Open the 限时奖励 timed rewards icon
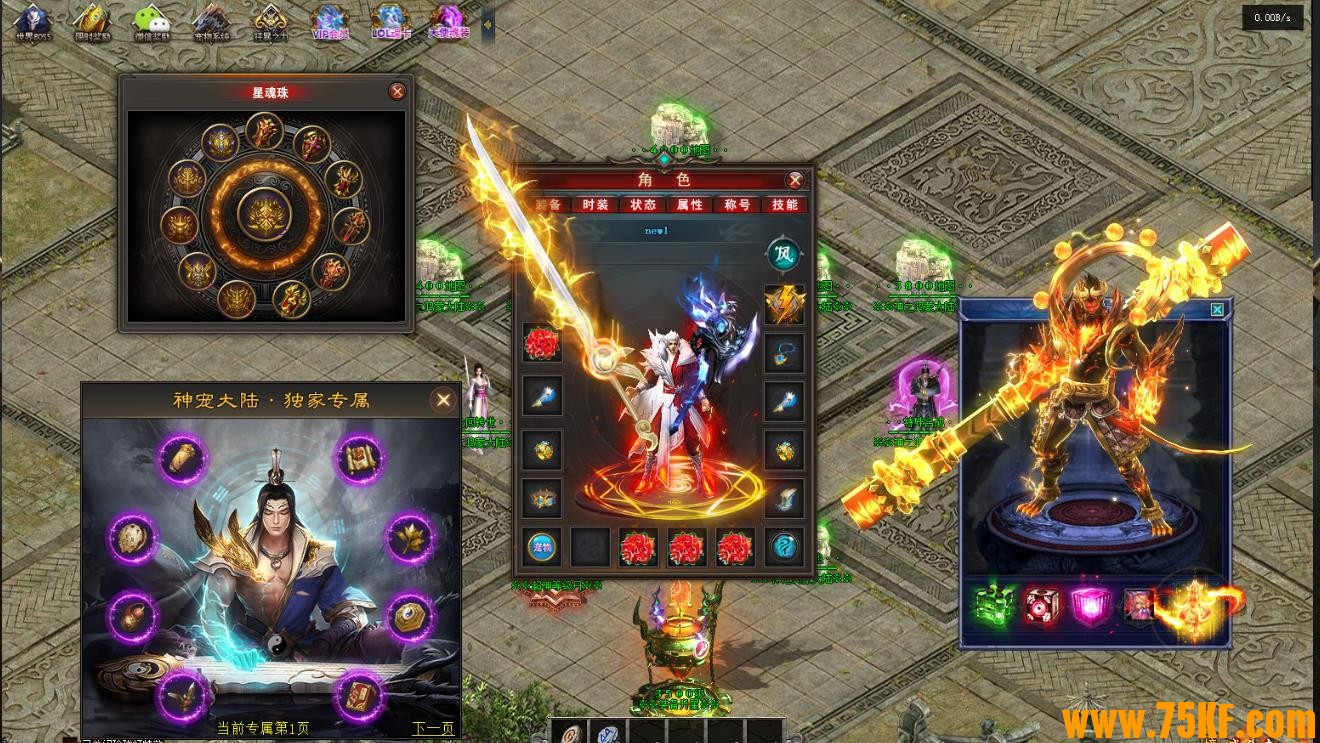1320x743 pixels. [x=92, y=22]
